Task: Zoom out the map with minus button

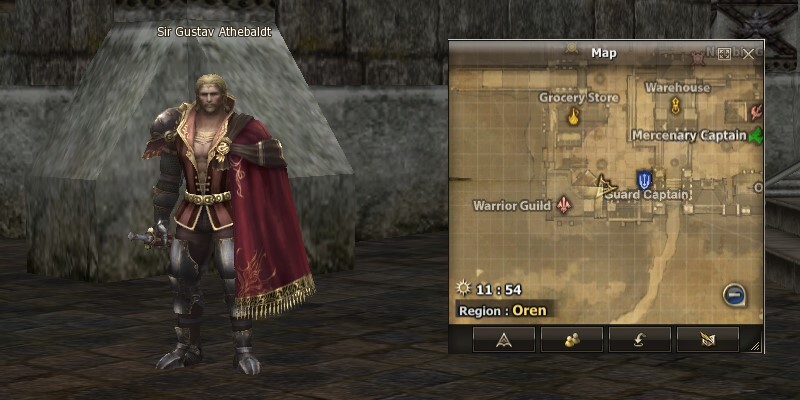Action: coord(734,295)
